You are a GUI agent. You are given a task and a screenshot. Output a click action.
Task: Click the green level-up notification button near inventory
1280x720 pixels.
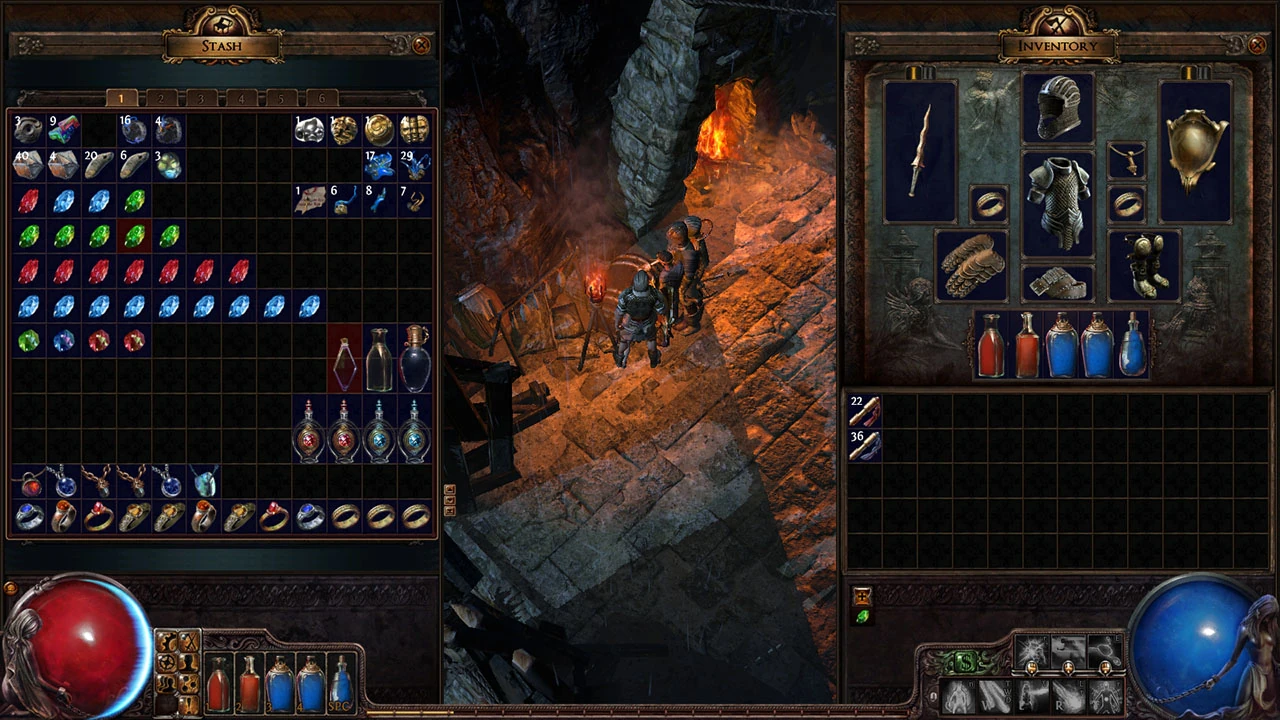[862, 614]
